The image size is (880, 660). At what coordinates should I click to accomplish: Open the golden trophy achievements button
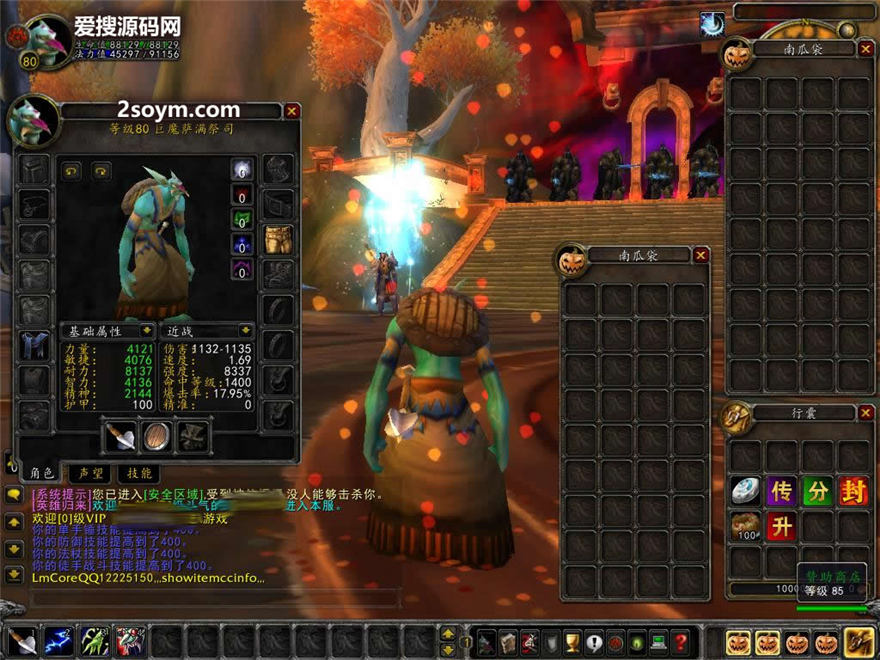pyautogui.click(x=573, y=641)
